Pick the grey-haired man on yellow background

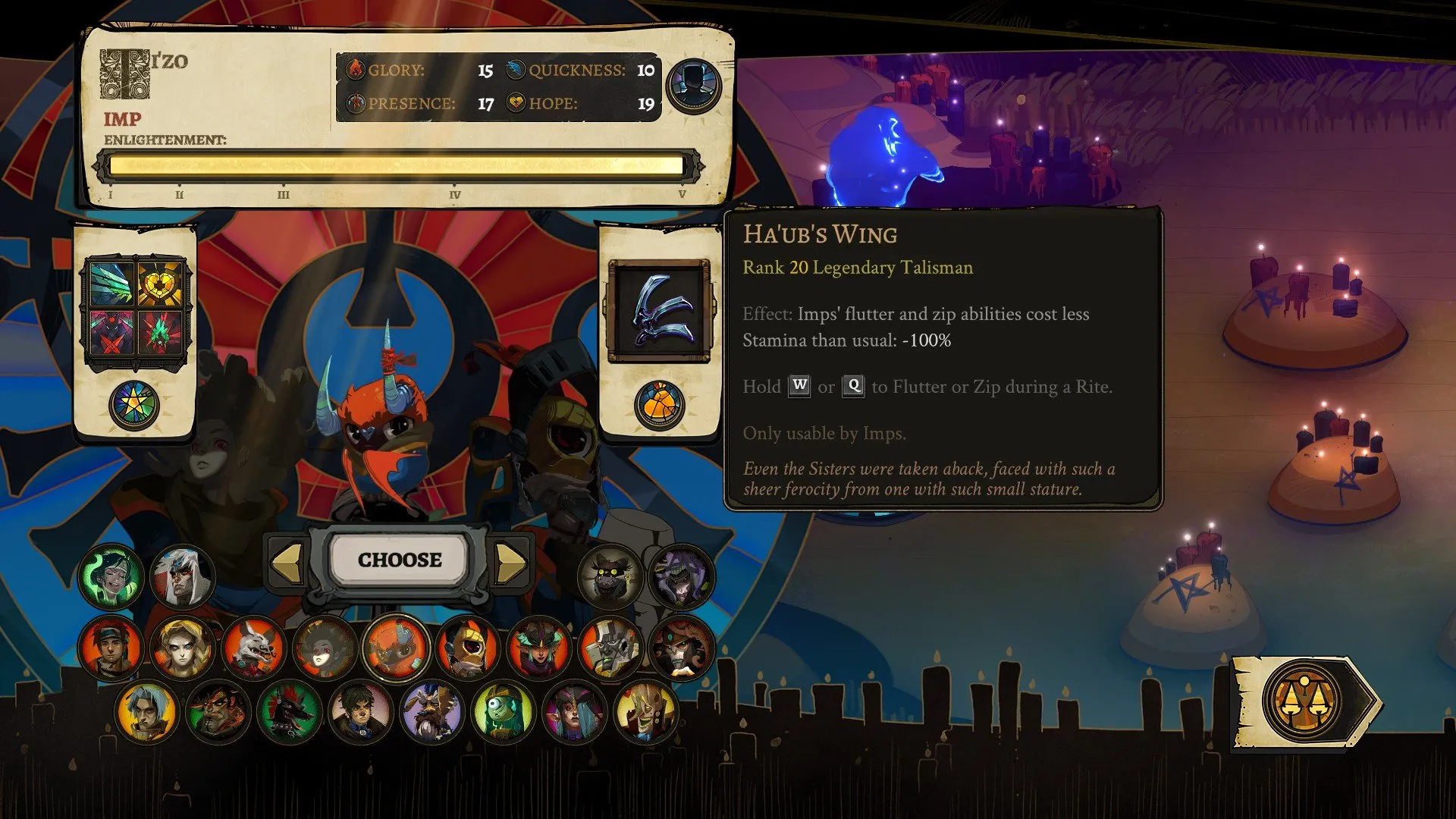pyautogui.click(x=147, y=713)
